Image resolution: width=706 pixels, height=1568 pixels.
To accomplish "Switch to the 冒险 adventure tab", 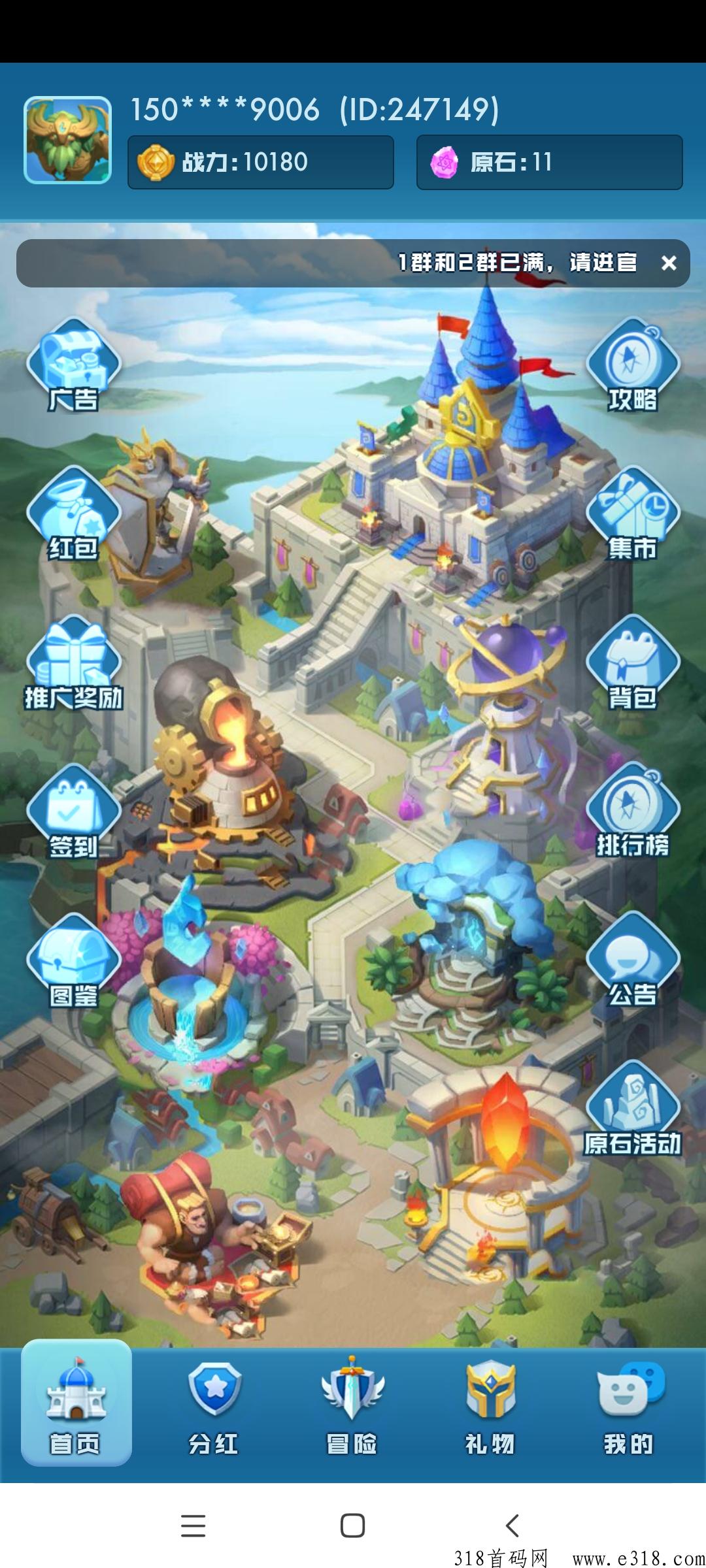I will tap(352, 1403).
